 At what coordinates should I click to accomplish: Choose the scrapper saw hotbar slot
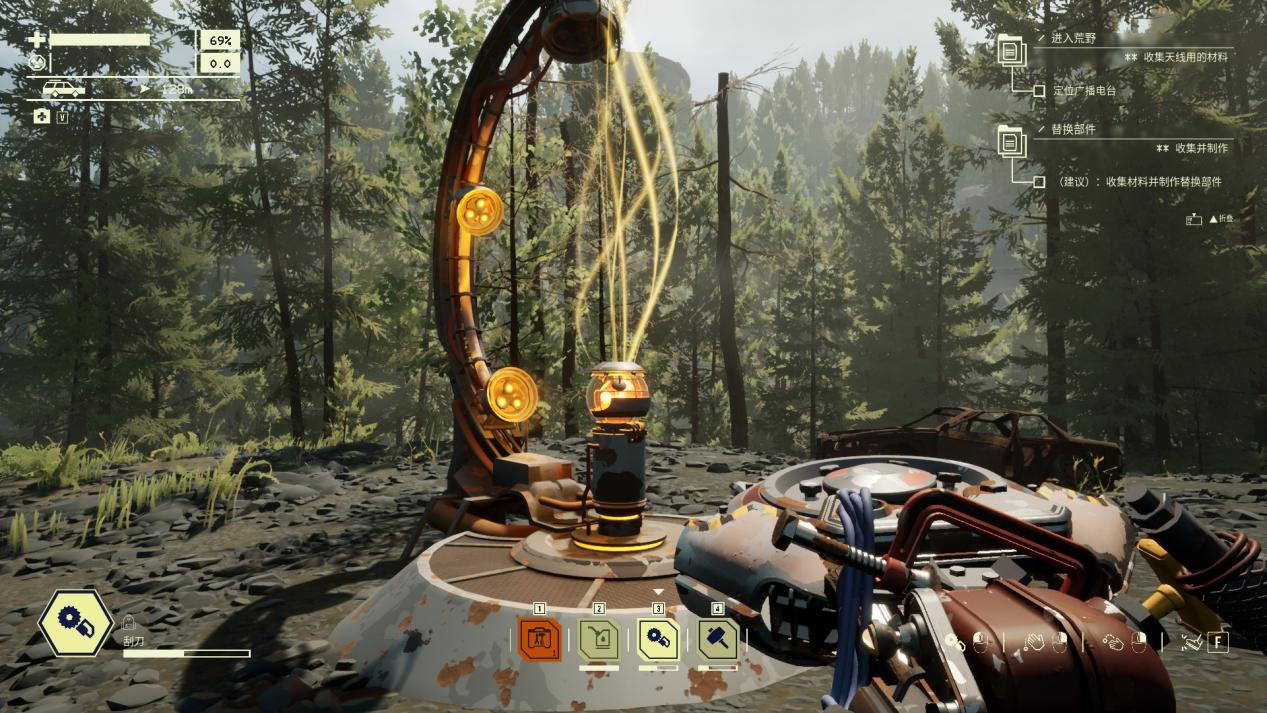[658, 639]
